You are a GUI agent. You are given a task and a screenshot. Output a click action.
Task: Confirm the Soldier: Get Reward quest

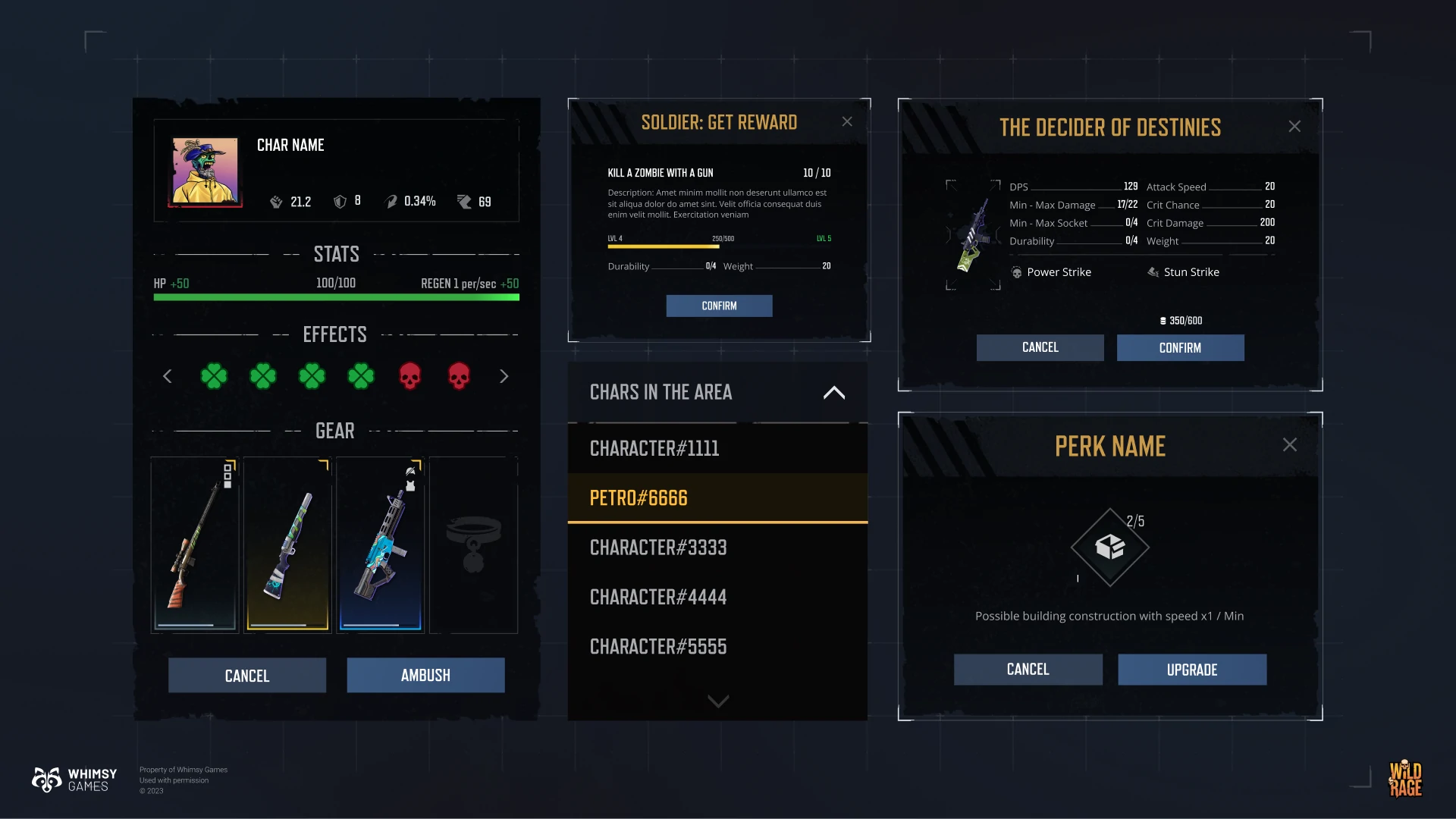pyautogui.click(x=719, y=306)
